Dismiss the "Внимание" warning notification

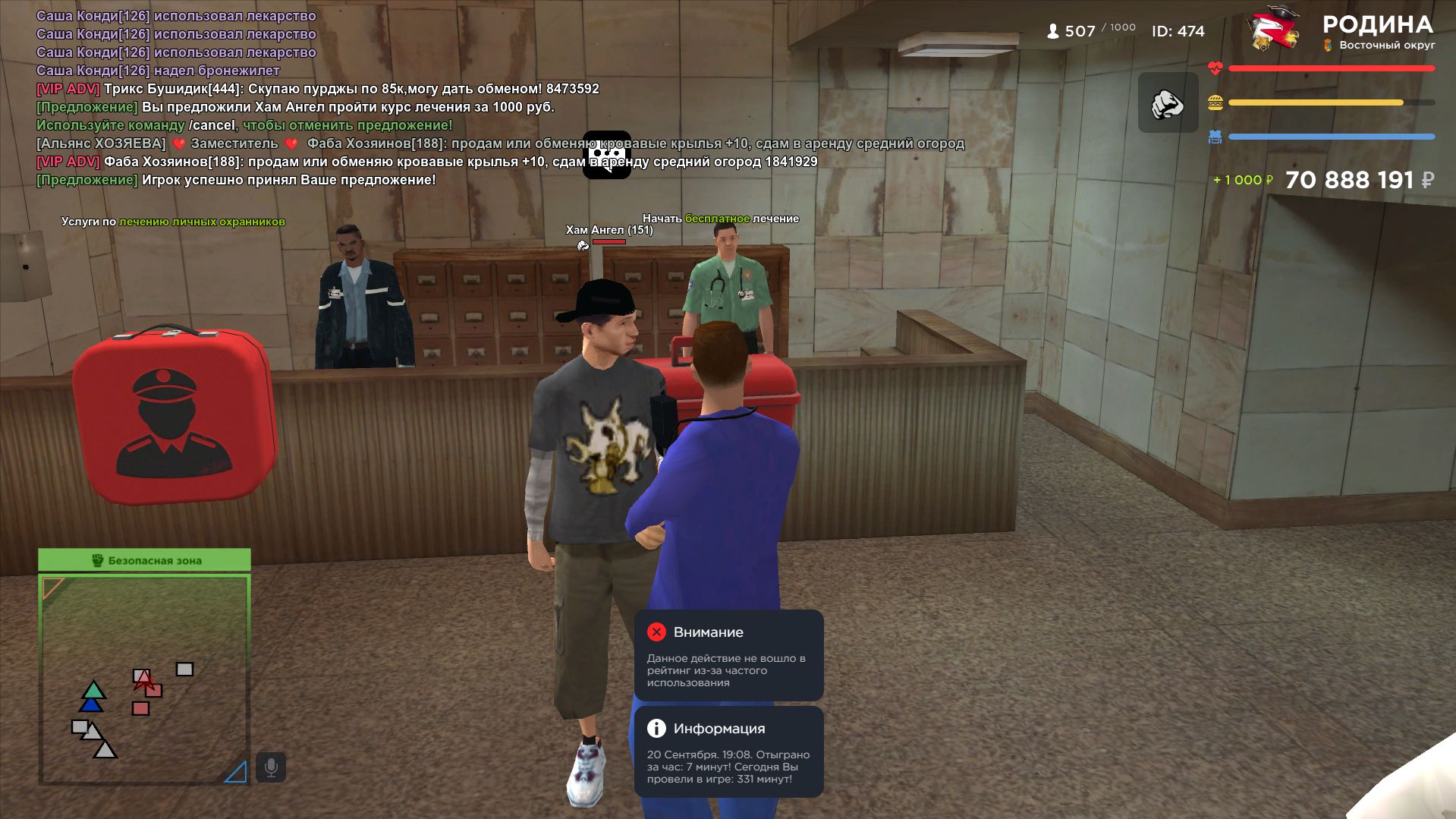pyautogui.click(x=656, y=632)
